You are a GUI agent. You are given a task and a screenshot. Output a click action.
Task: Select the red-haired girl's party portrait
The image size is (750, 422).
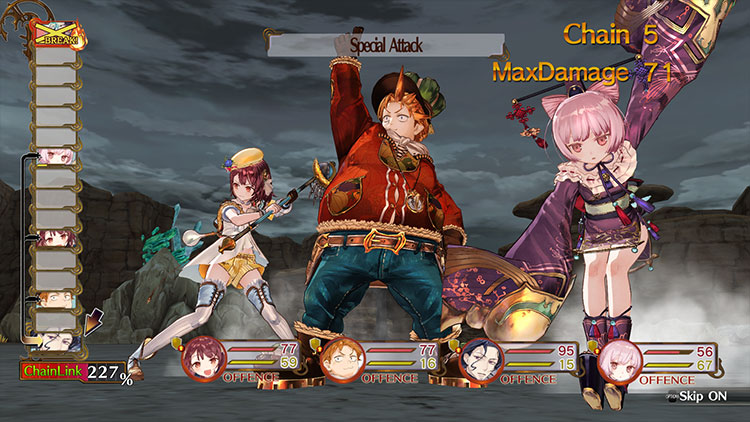click(x=203, y=359)
